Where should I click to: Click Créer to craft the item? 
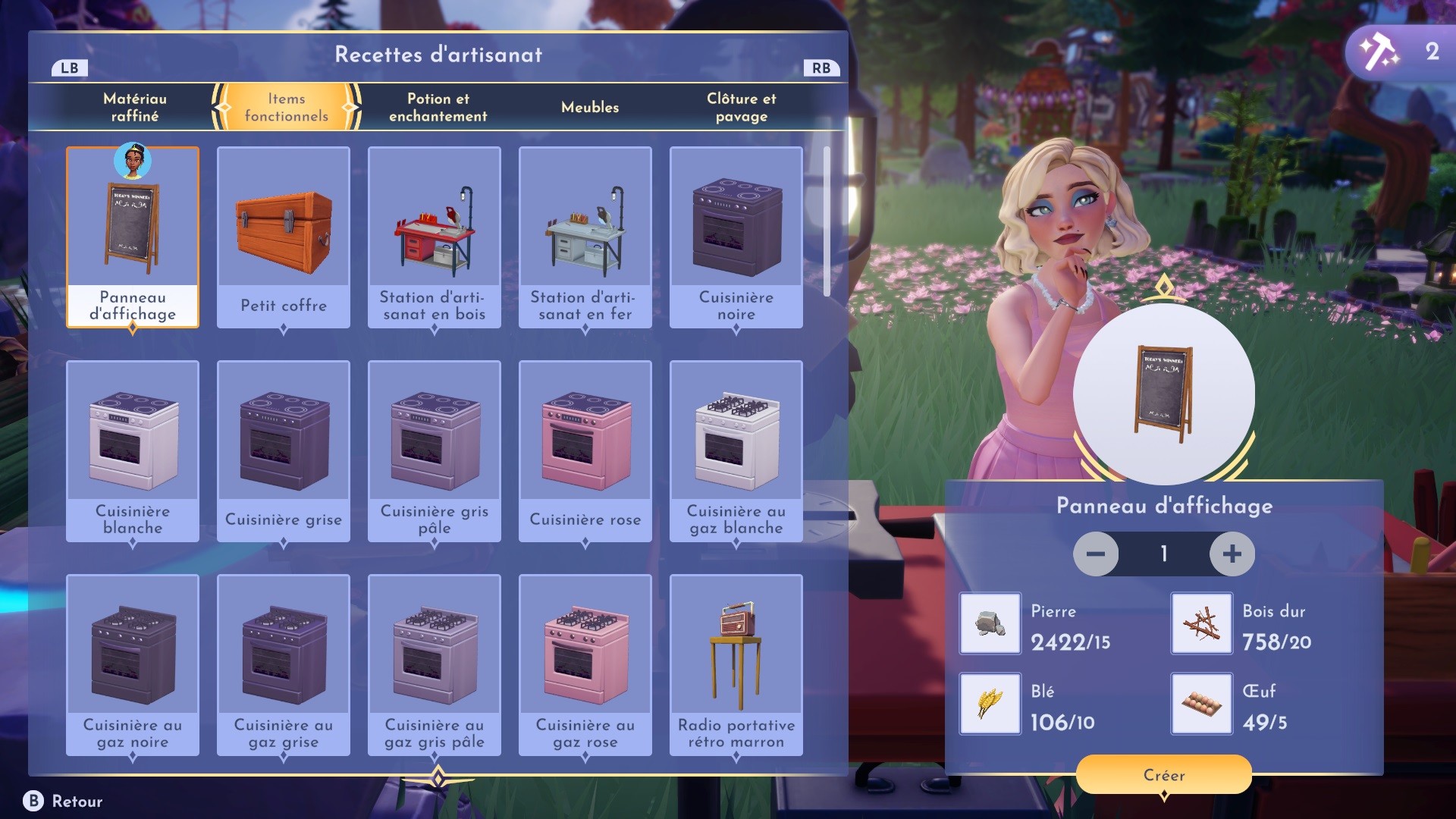coord(1164,774)
